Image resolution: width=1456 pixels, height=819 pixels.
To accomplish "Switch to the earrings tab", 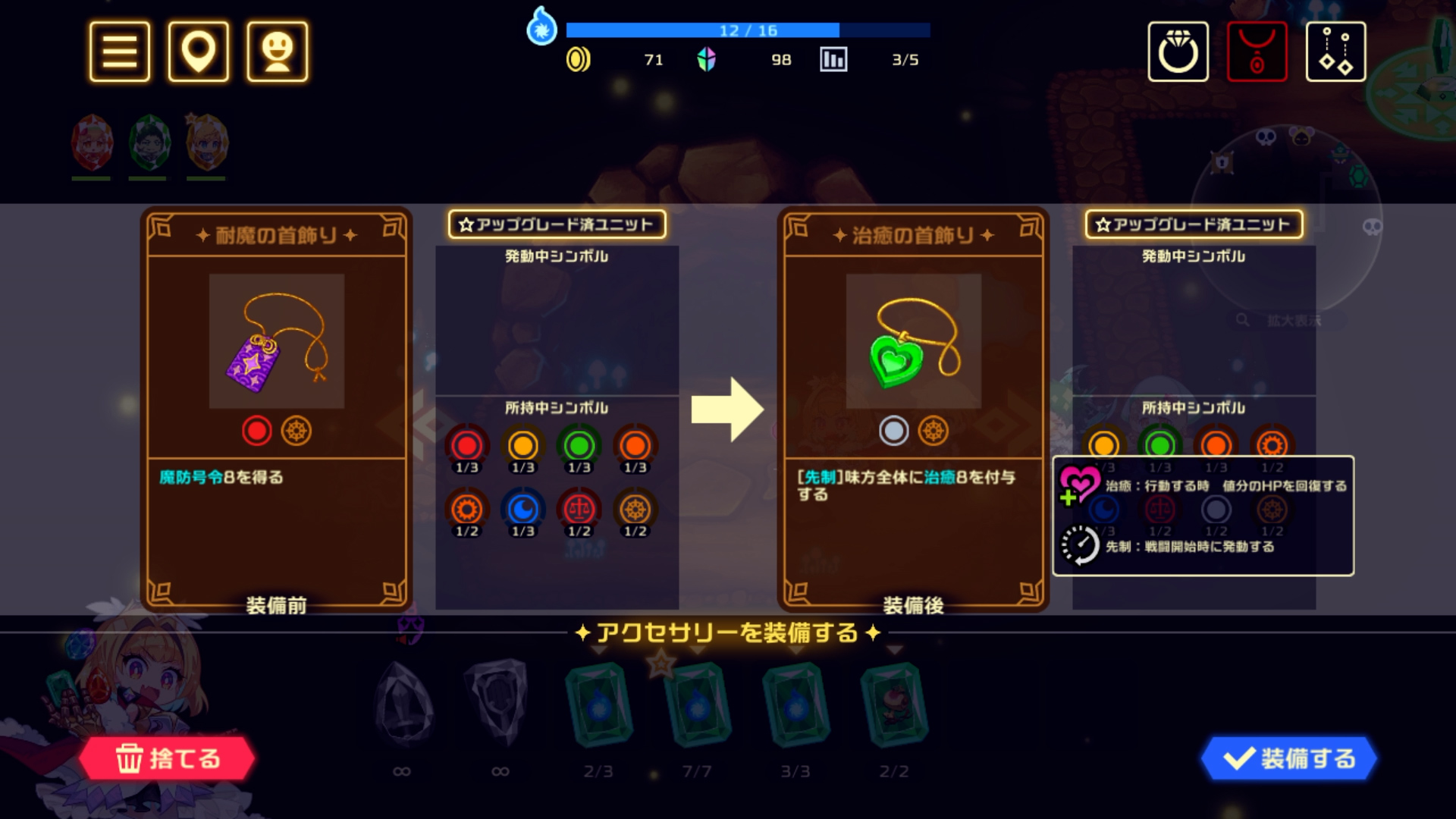I will pyautogui.click(x=1335, y=52).
